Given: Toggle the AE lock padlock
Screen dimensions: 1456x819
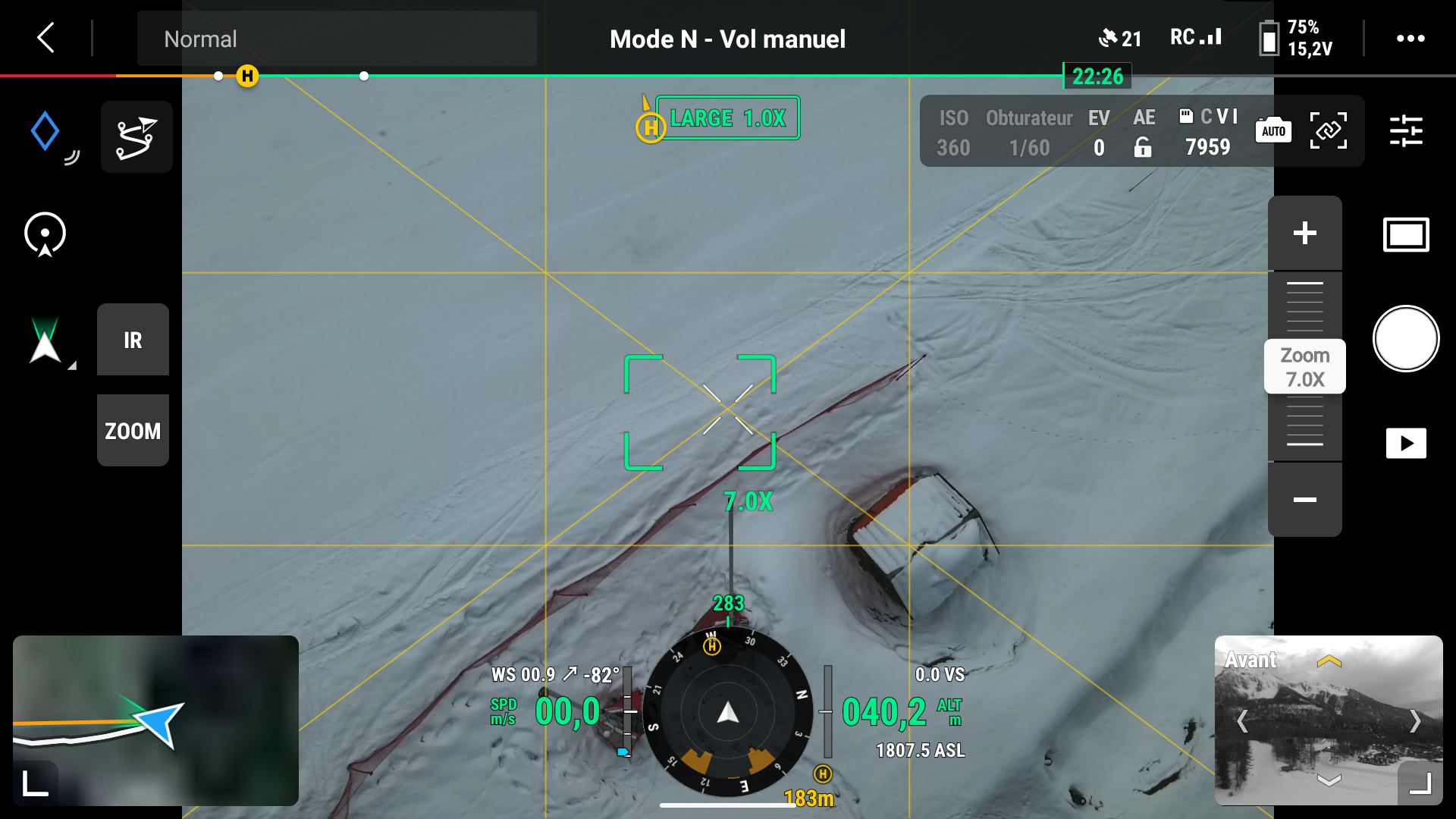Looking at the screenshot, I should (1143, 147).
